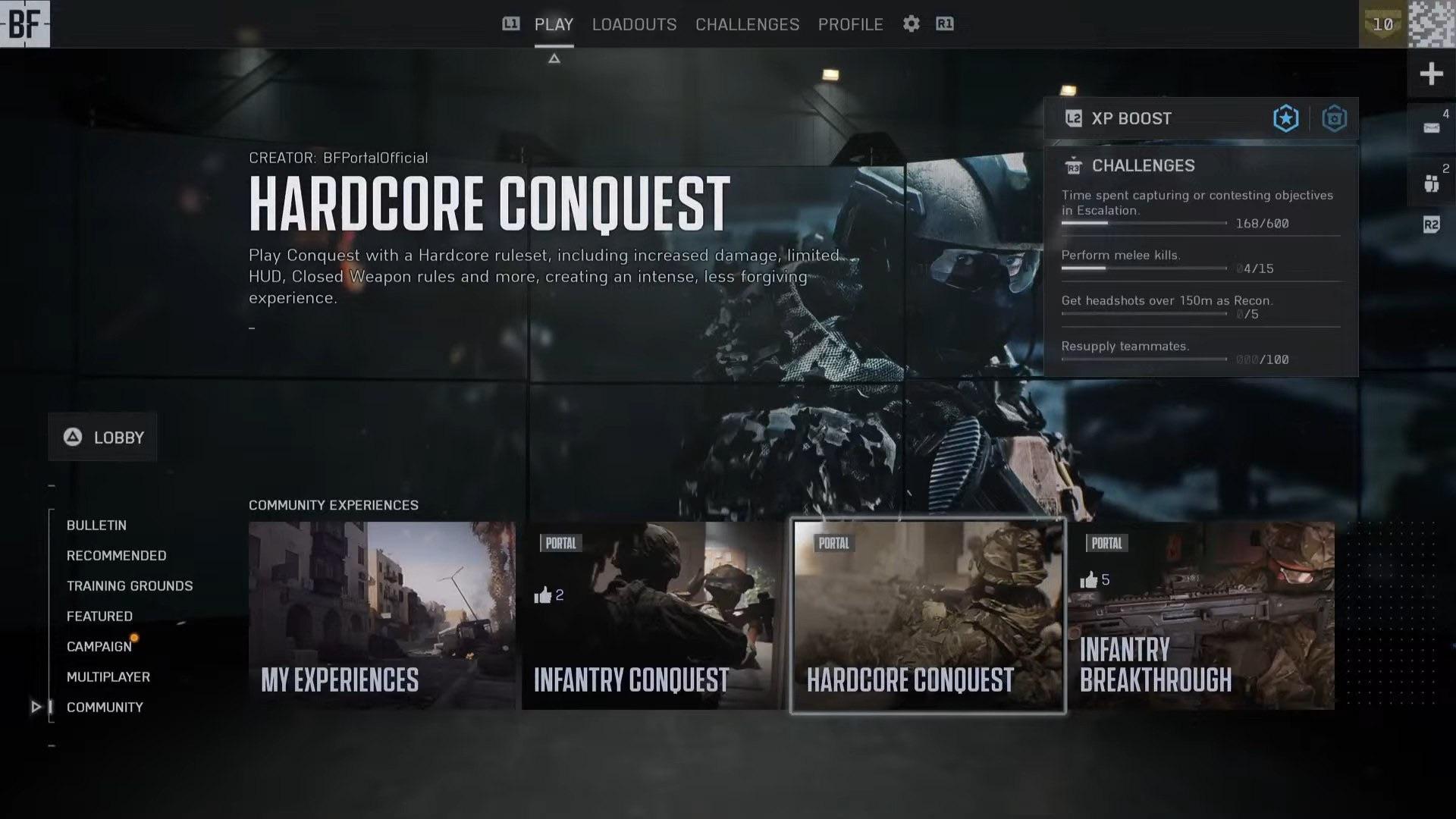Select the hexagonal gear badge beside the star
The width and height of the screenshot is (1456, 819).
tap(1334, 118)
